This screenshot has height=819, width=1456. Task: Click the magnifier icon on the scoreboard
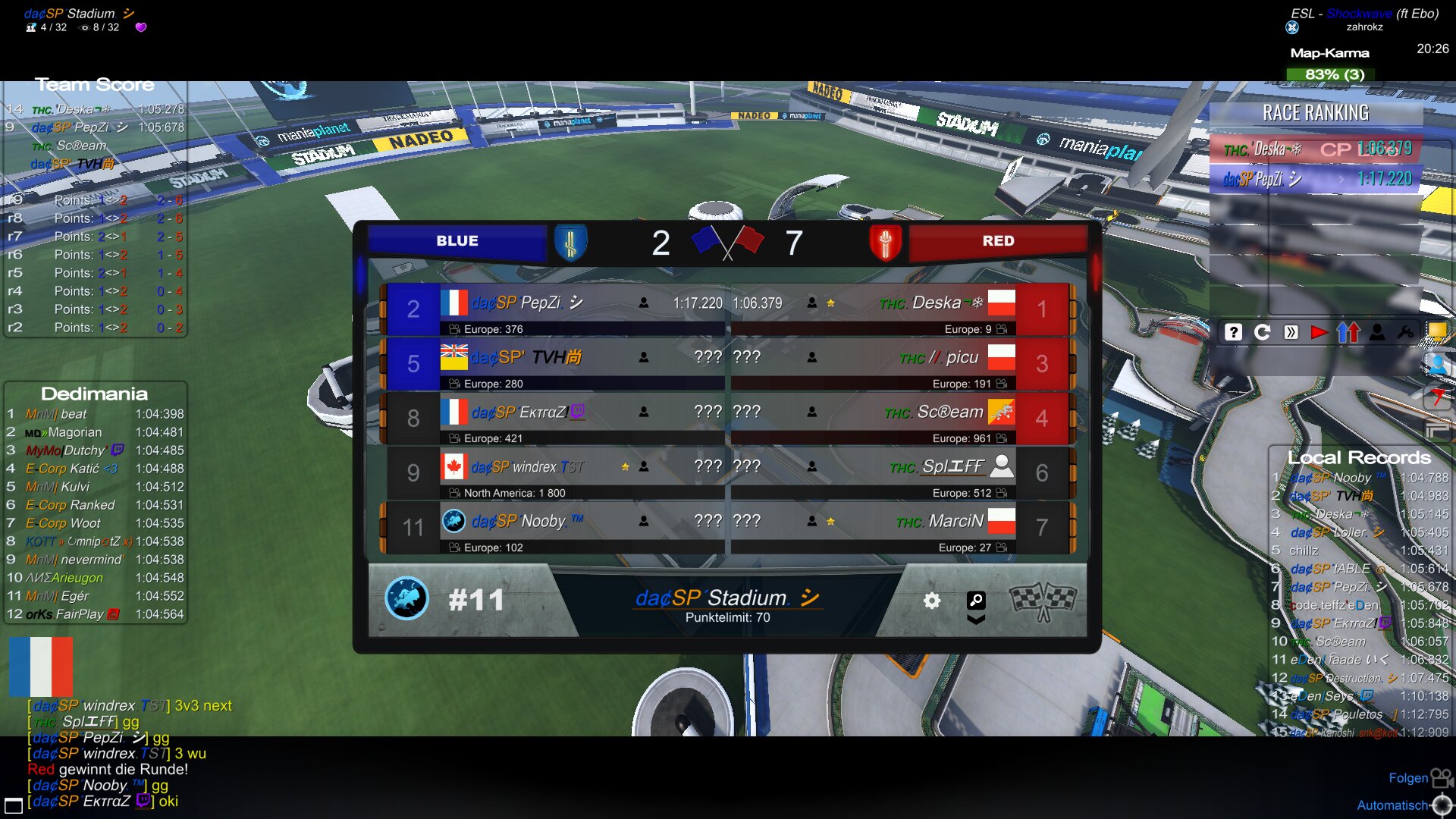[976, 601]
